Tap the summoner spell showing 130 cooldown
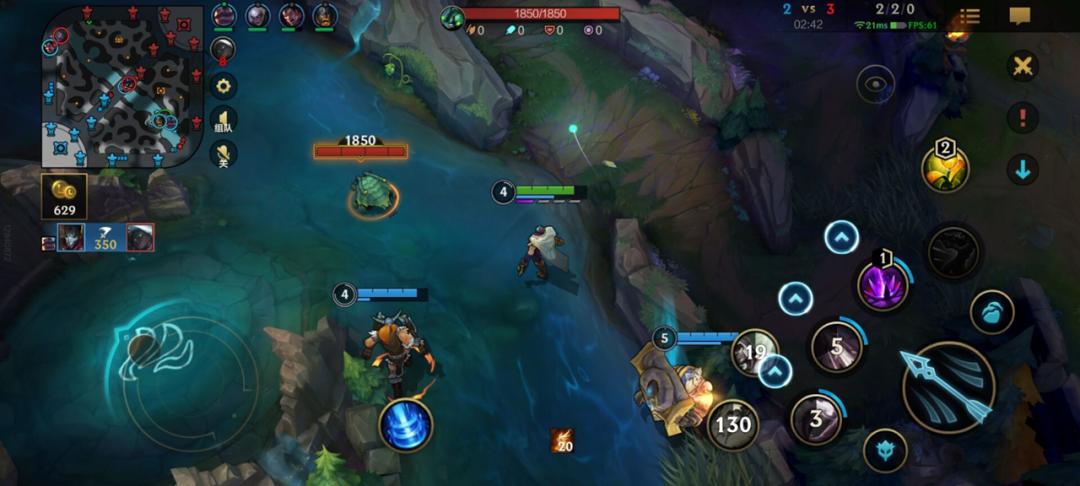This screenshot has height=486, width=1080. tap(733, 425)
